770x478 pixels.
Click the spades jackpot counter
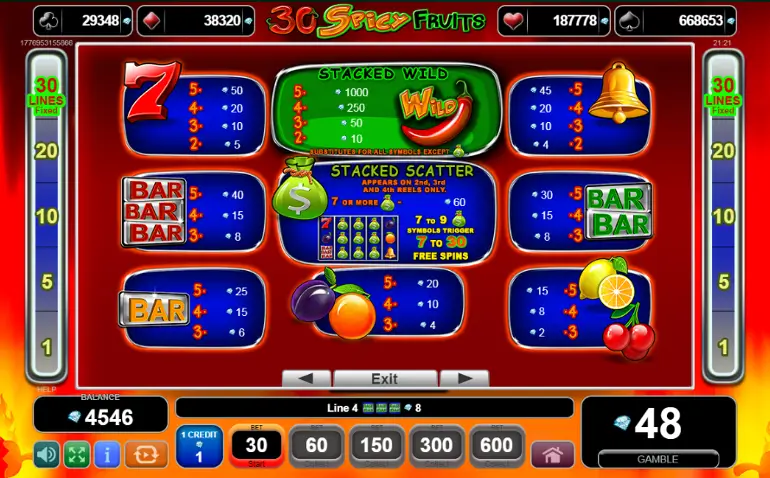tap(688, 20)
